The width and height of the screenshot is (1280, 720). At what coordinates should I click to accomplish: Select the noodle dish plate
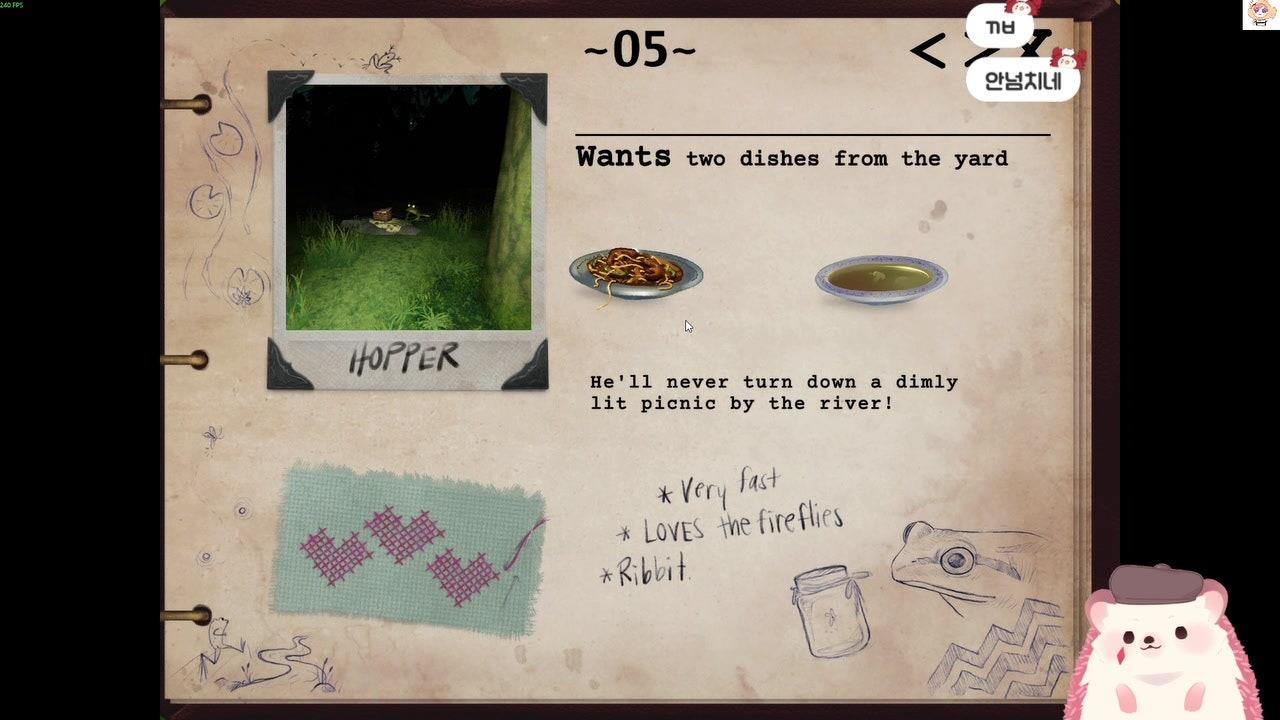tap(635, 272)
